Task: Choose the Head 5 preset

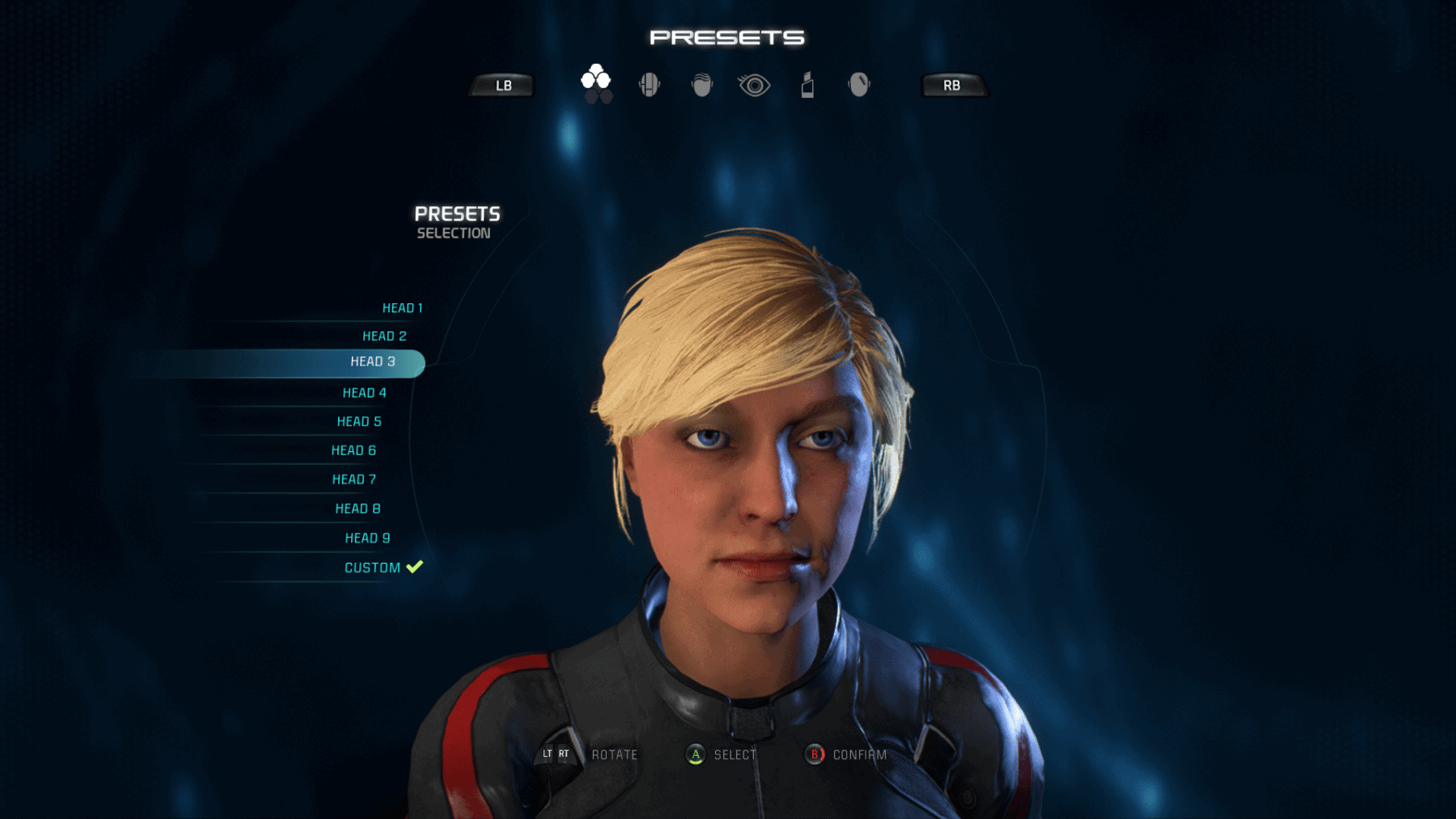Action: tap(359, 422)
